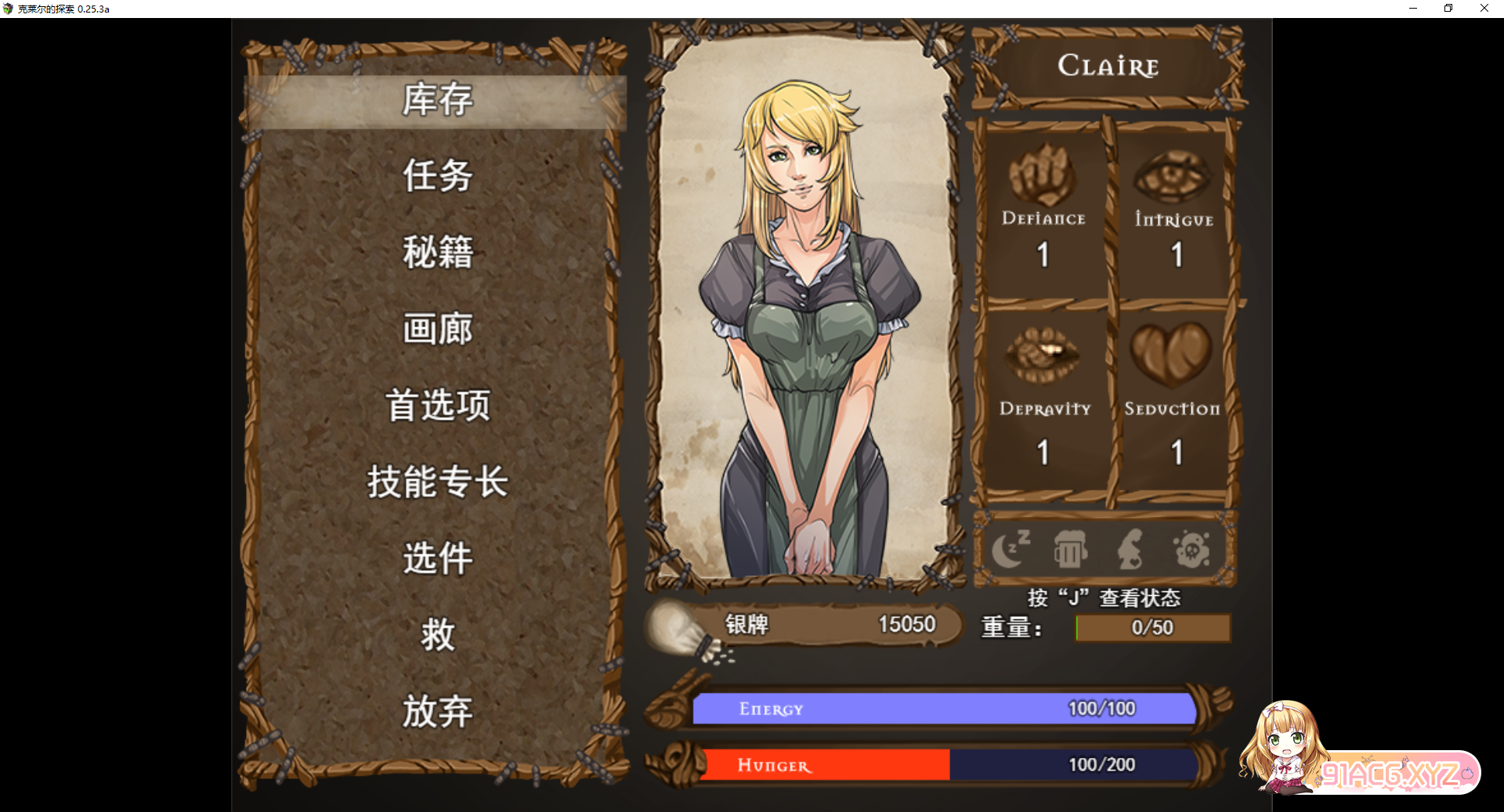Image resolution: width=1504 pixels, height=812 pixels.
Task: Open the 库存 inventory menu
Action: click(x=437, y=100)
